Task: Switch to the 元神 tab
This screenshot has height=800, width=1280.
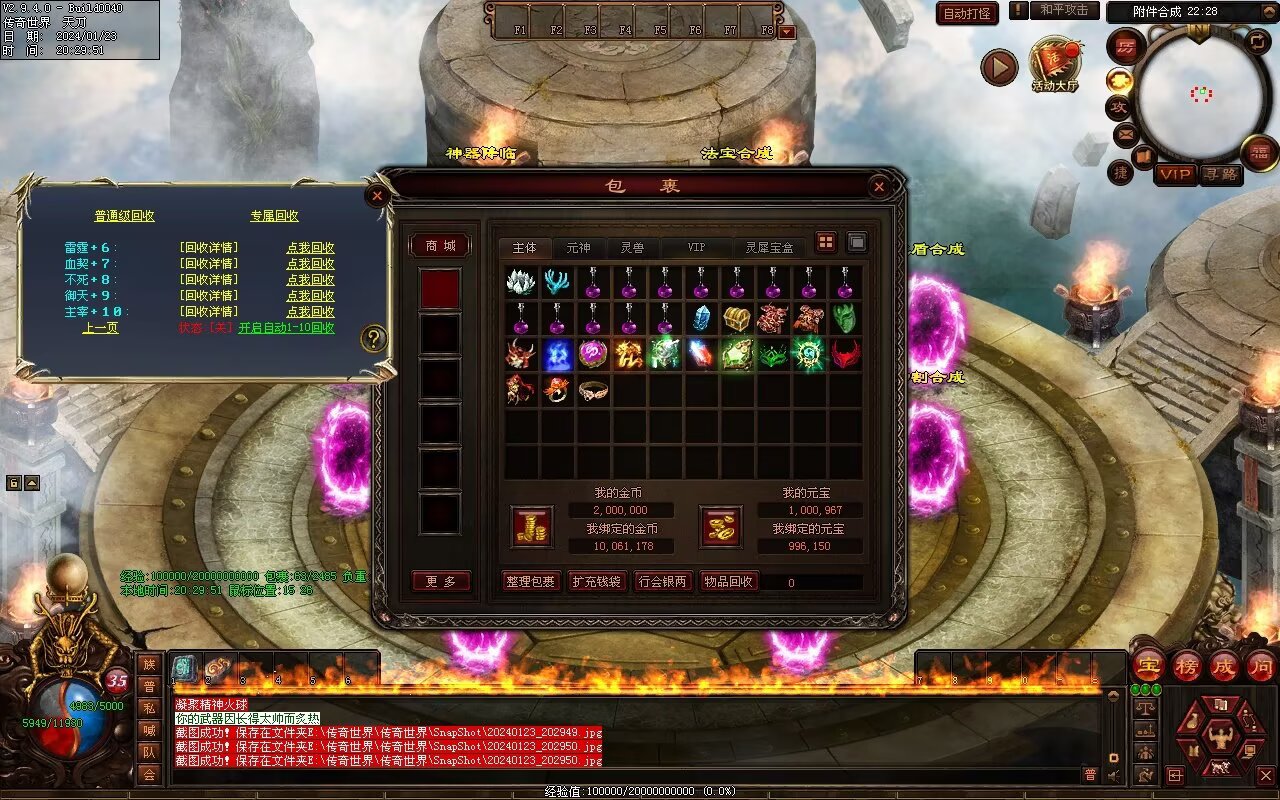Action: [x=578, y=247]
